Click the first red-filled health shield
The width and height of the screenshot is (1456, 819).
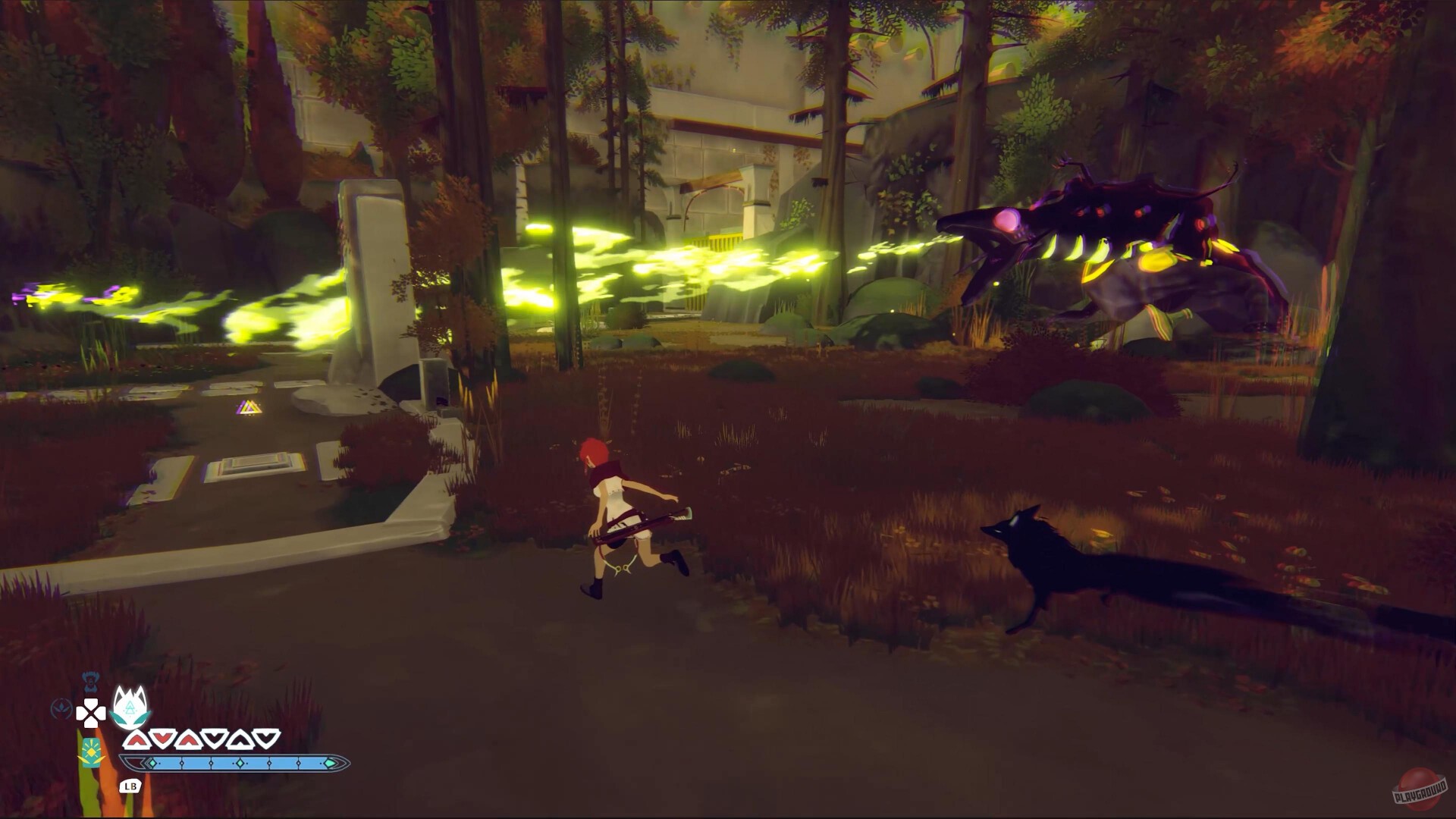(x=137, y=739)
